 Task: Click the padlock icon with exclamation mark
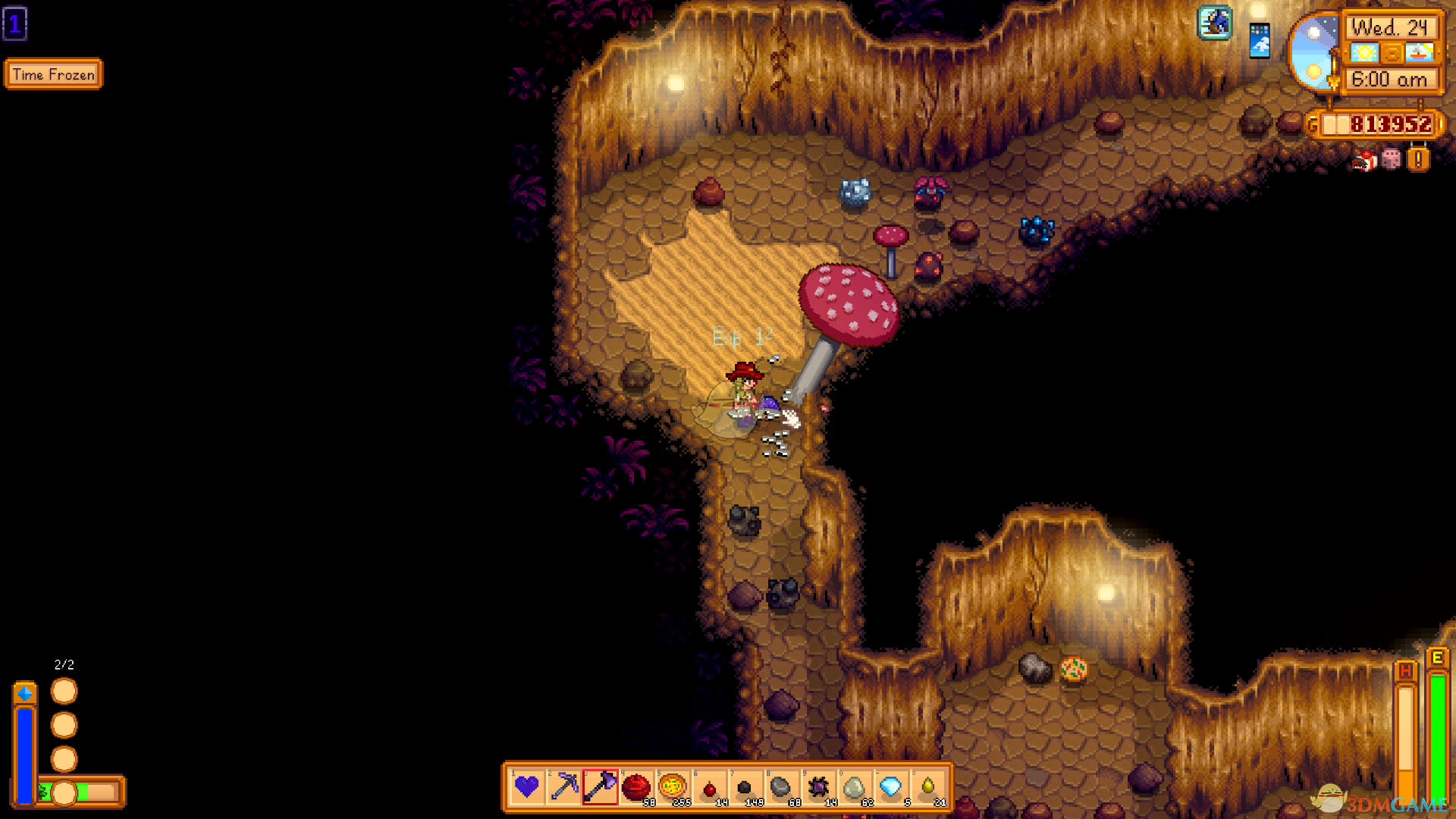pos(1417,158)
